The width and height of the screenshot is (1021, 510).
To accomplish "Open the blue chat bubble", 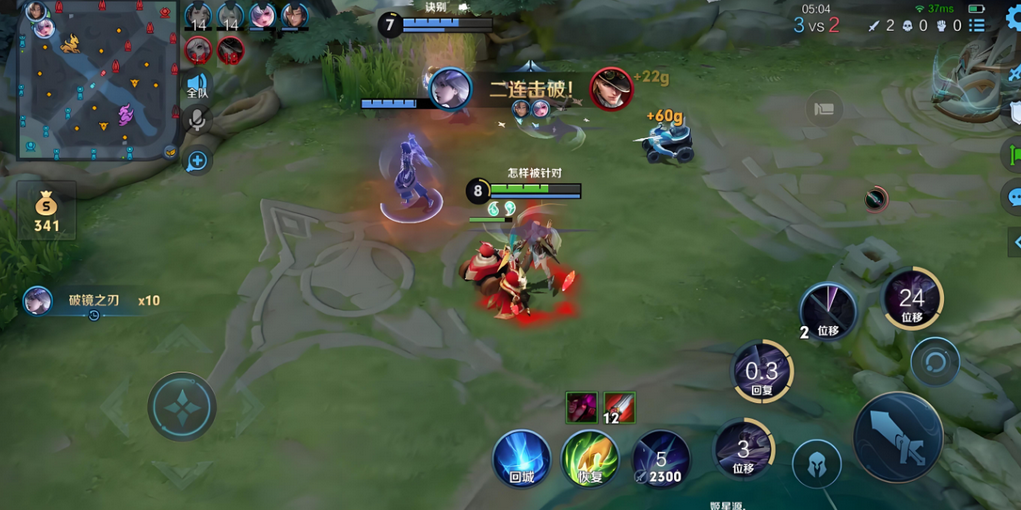I will [x=1012, y=196].
